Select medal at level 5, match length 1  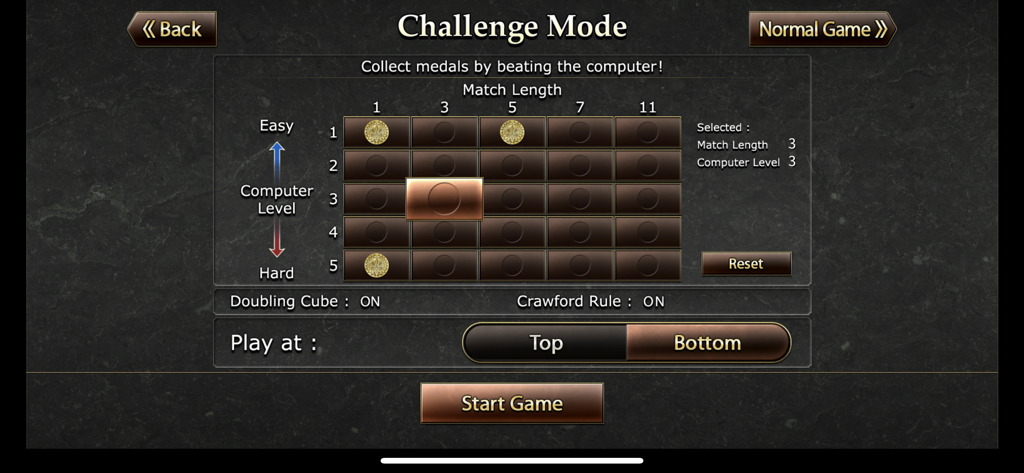click(x=376, y=265)
